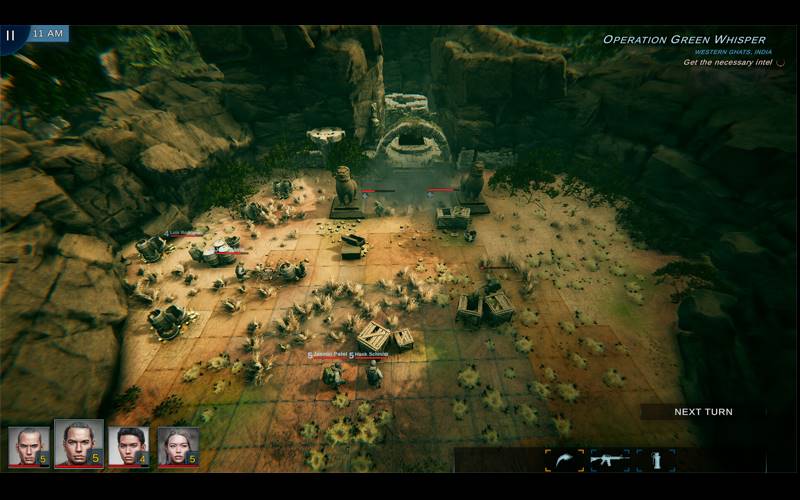Select the curved arrow move action
Image resolution: width=800 pixels, height=500 pixels.
tap(564, 460)
